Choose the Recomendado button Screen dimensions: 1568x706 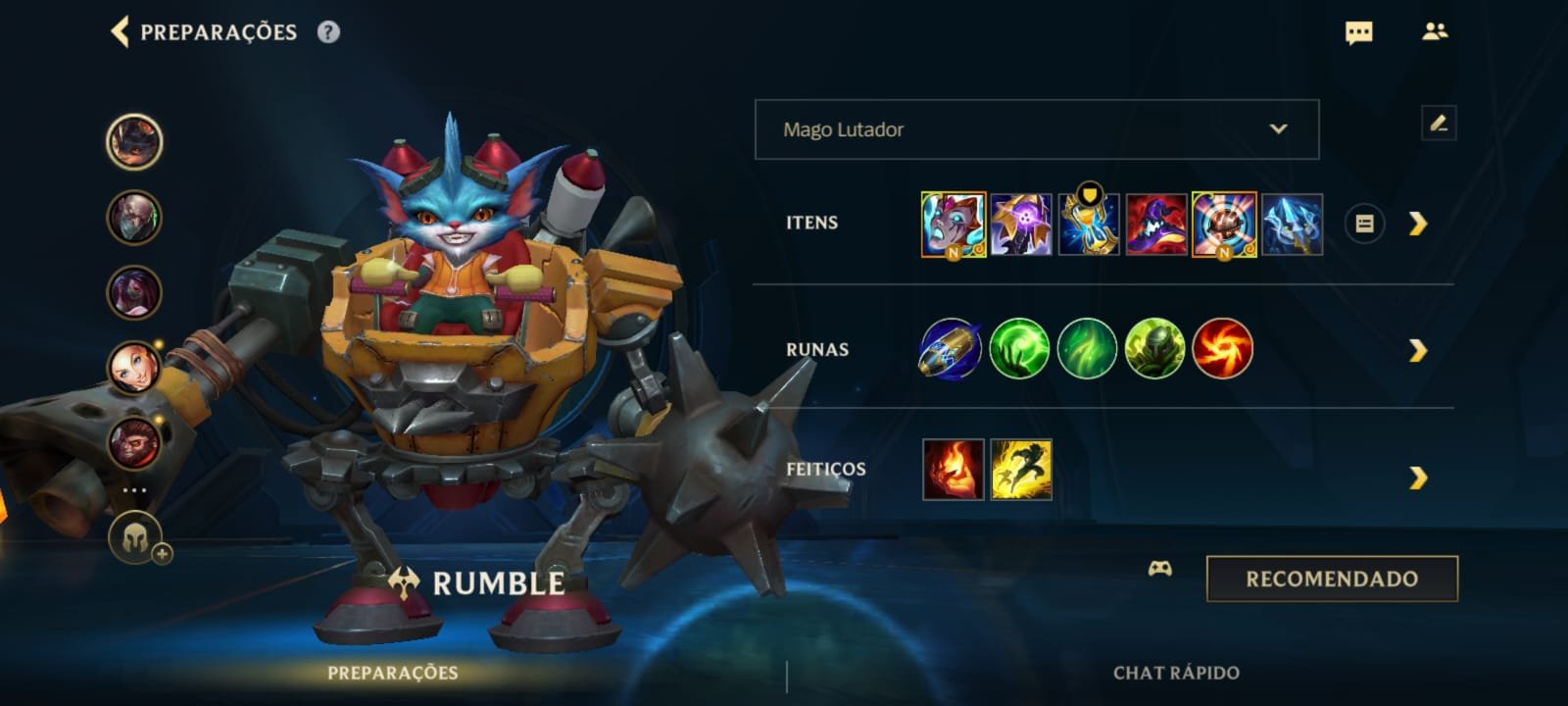click(x=1331, y=579)
